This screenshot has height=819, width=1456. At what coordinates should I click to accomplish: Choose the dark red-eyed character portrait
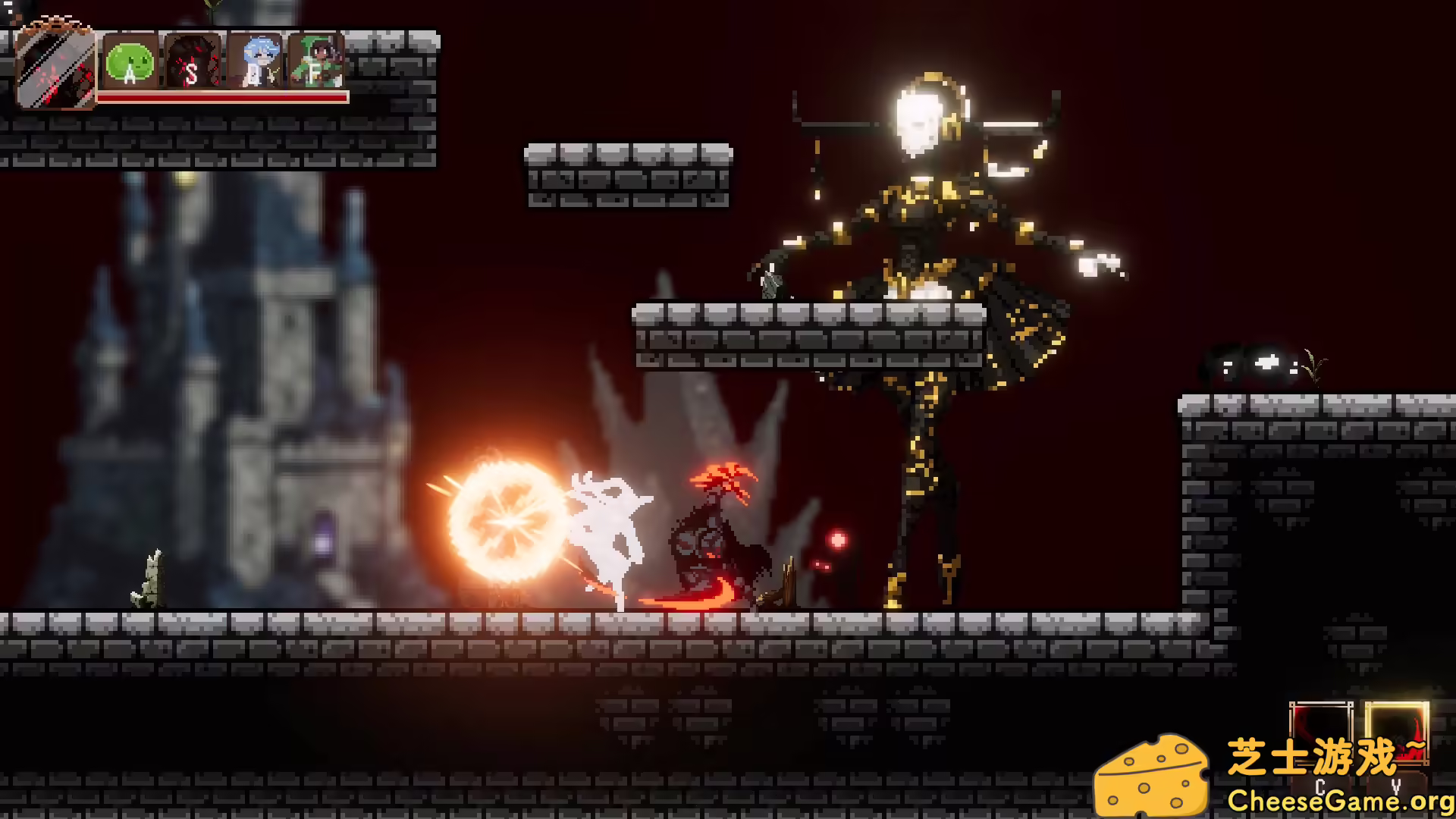coord(193,62)
